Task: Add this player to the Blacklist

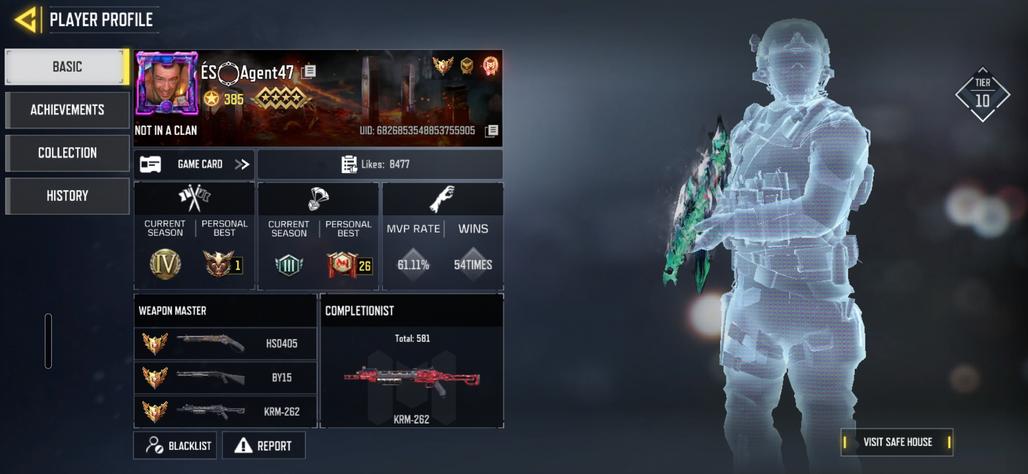Action: [x=175, y=446]
